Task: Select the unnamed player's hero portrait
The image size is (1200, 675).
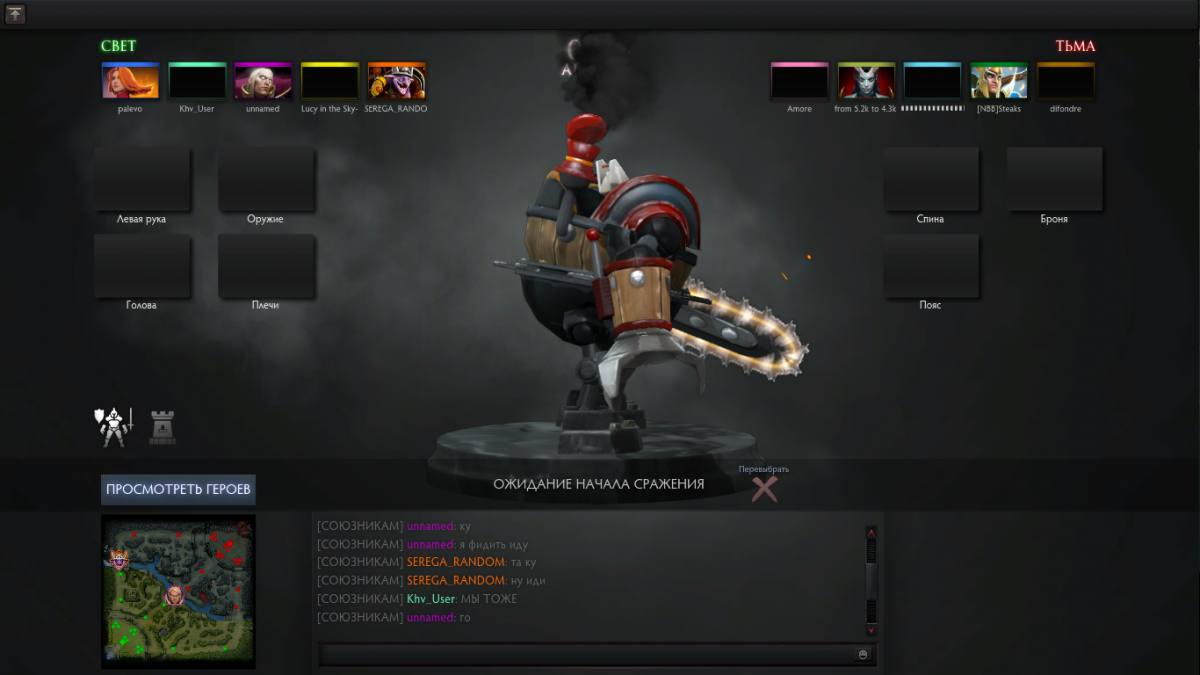Action: pyautogui.click(x=263, y=81)
